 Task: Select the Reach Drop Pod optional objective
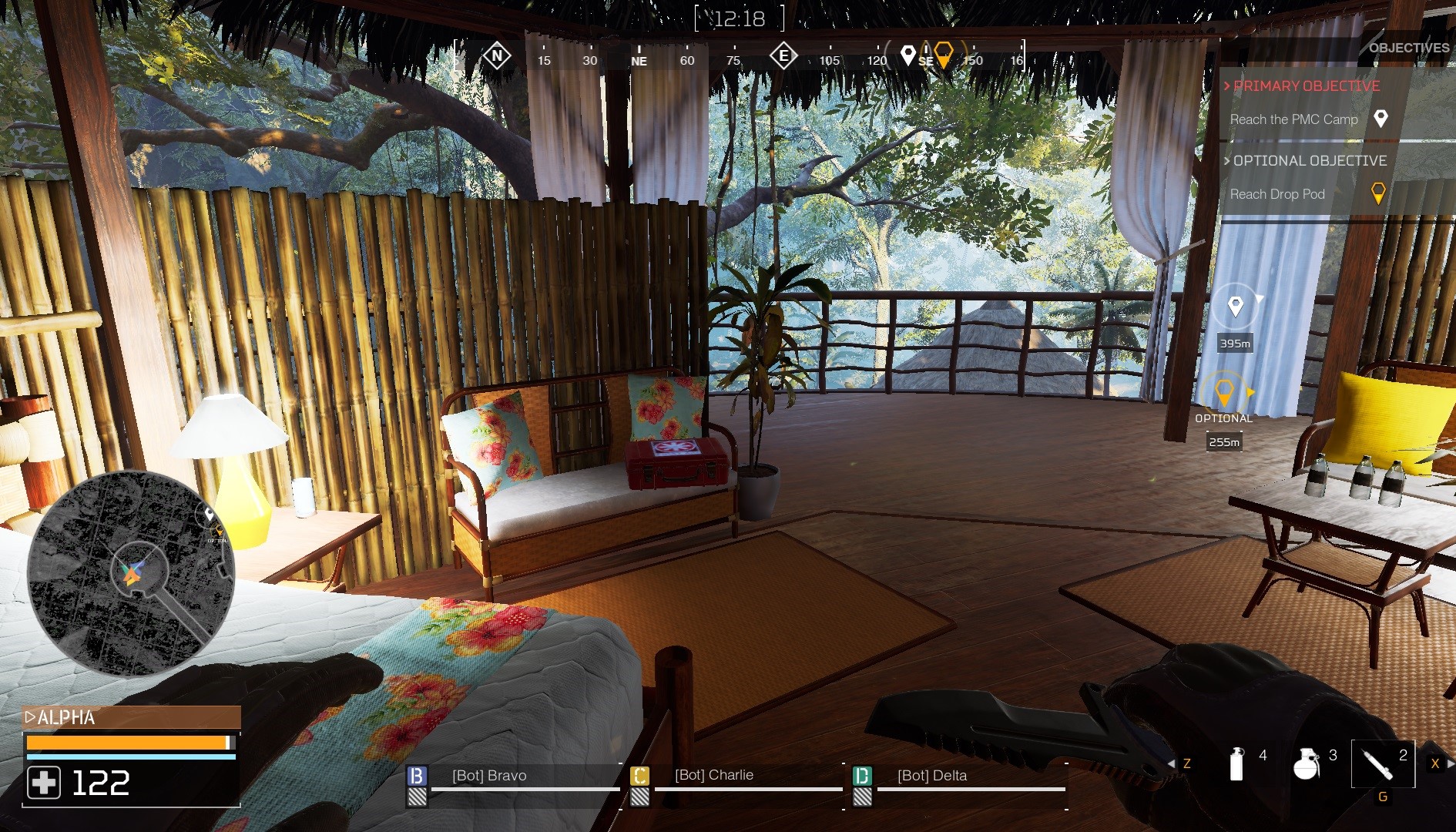(x=1277, y=194)
